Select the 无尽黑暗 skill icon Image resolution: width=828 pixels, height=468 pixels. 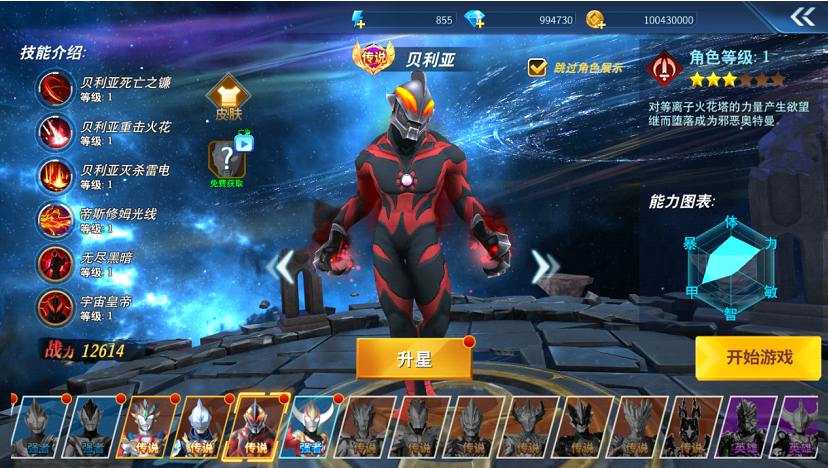point(55,264)
